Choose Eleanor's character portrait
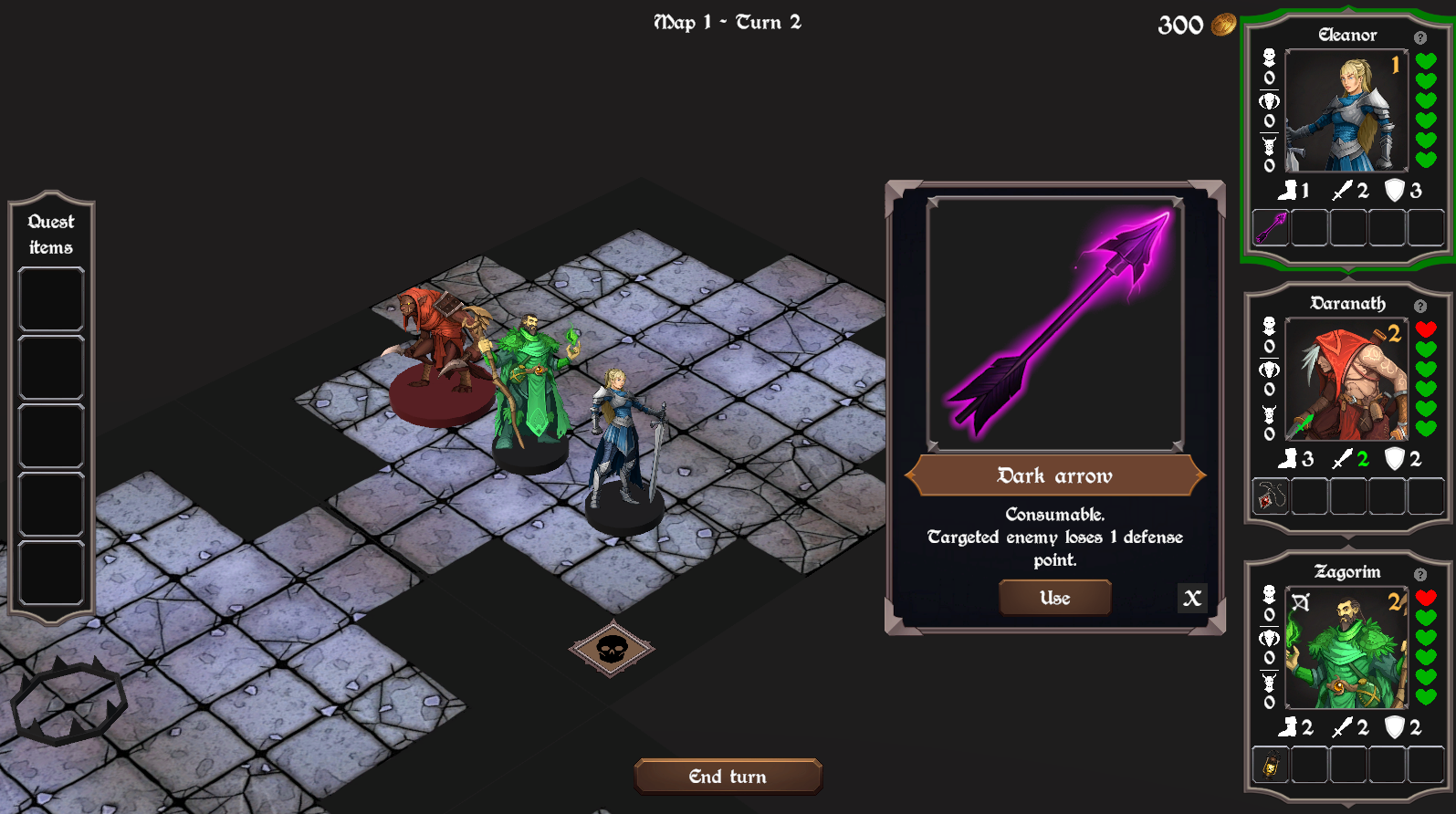This screenshot has width=1456, height=814. [x=1346, y=110]
